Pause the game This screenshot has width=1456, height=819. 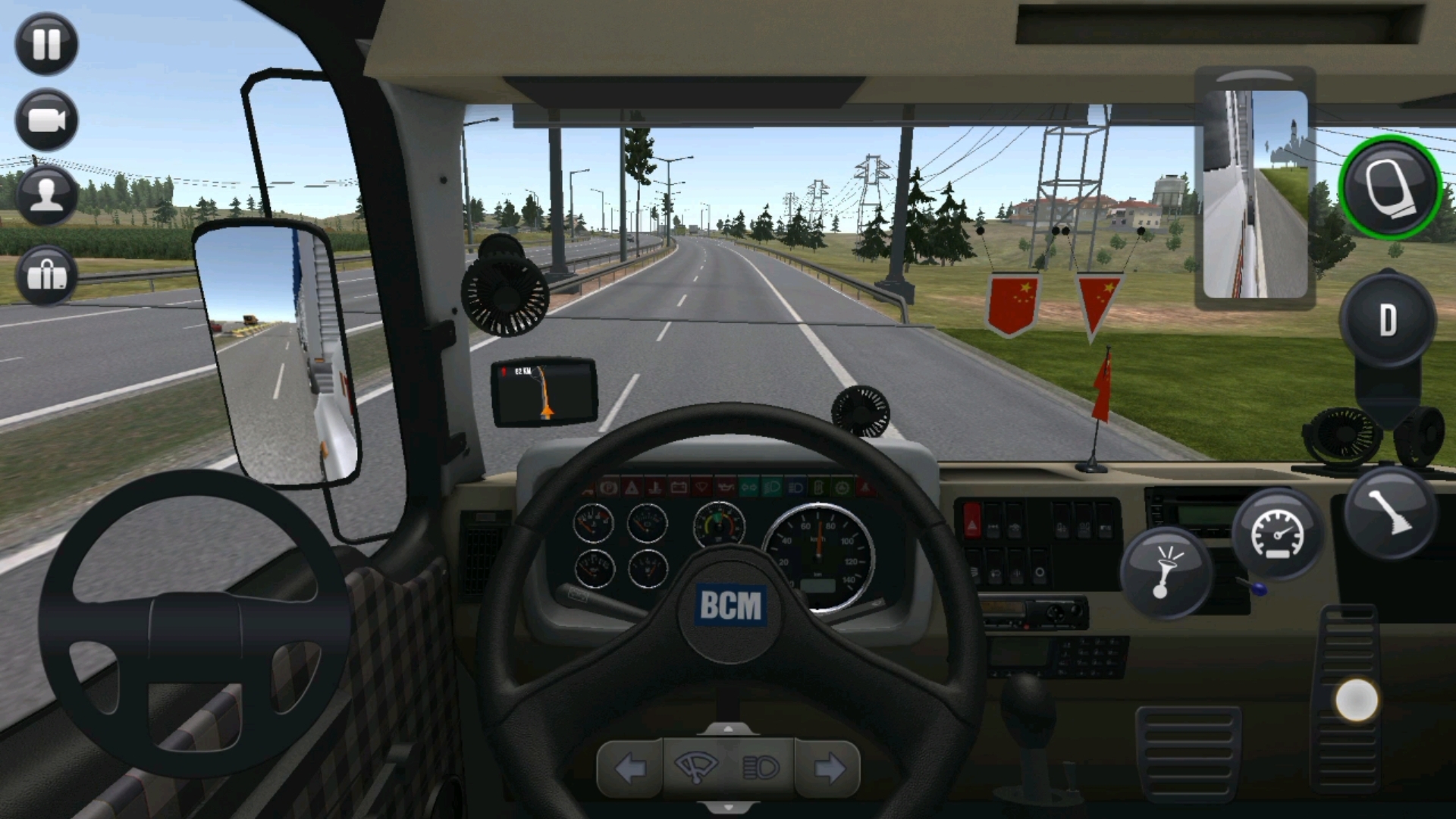(46, 43)
